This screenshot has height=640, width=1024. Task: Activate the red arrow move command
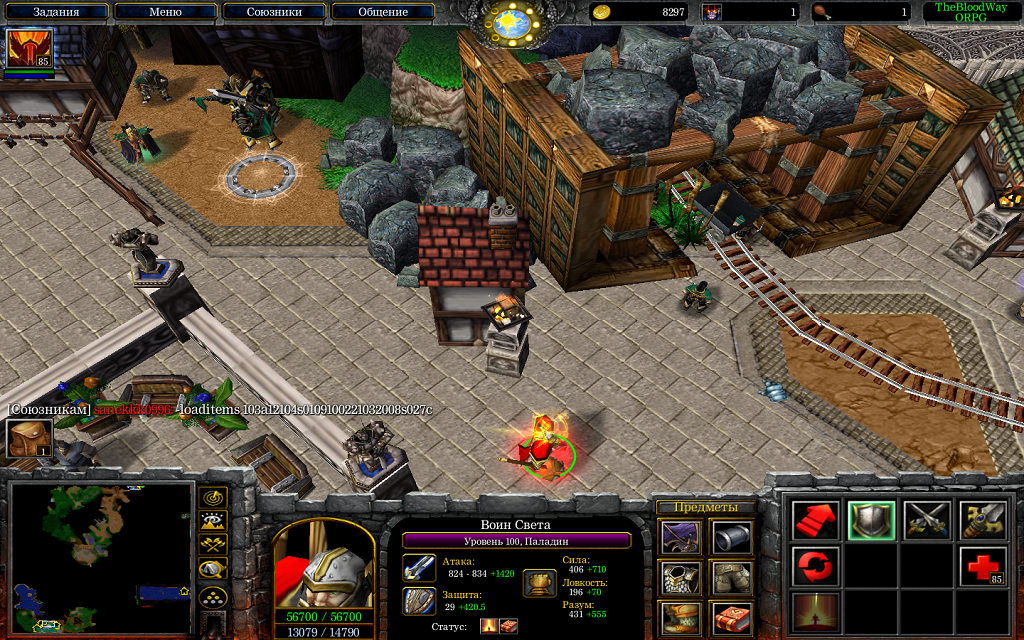click(x=816, y=520)
